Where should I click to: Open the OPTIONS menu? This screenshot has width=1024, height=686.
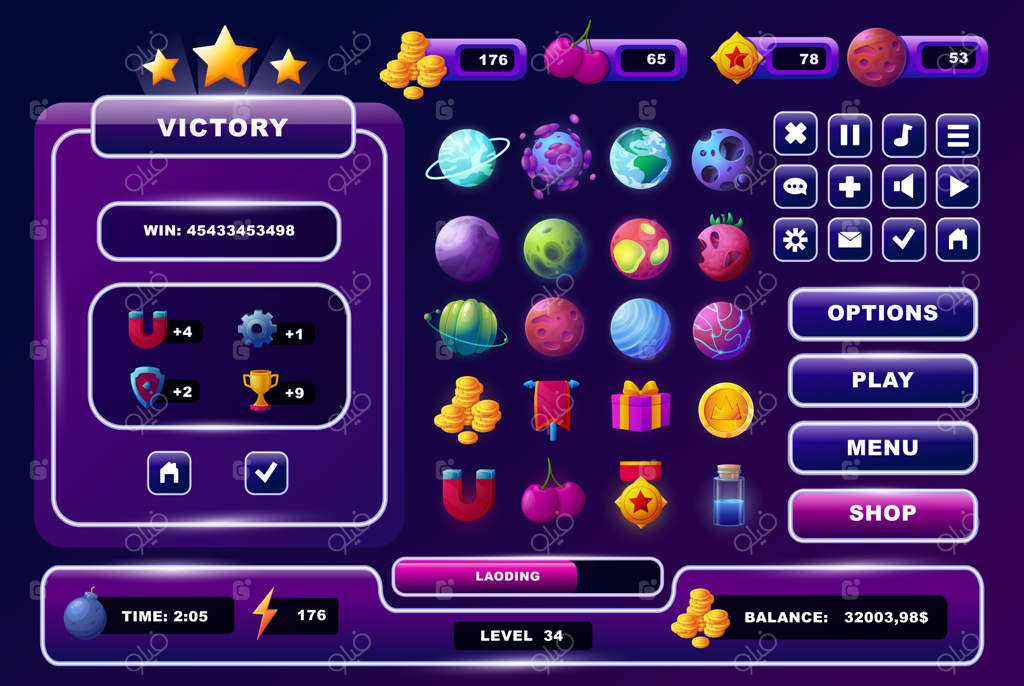point(882,313)
